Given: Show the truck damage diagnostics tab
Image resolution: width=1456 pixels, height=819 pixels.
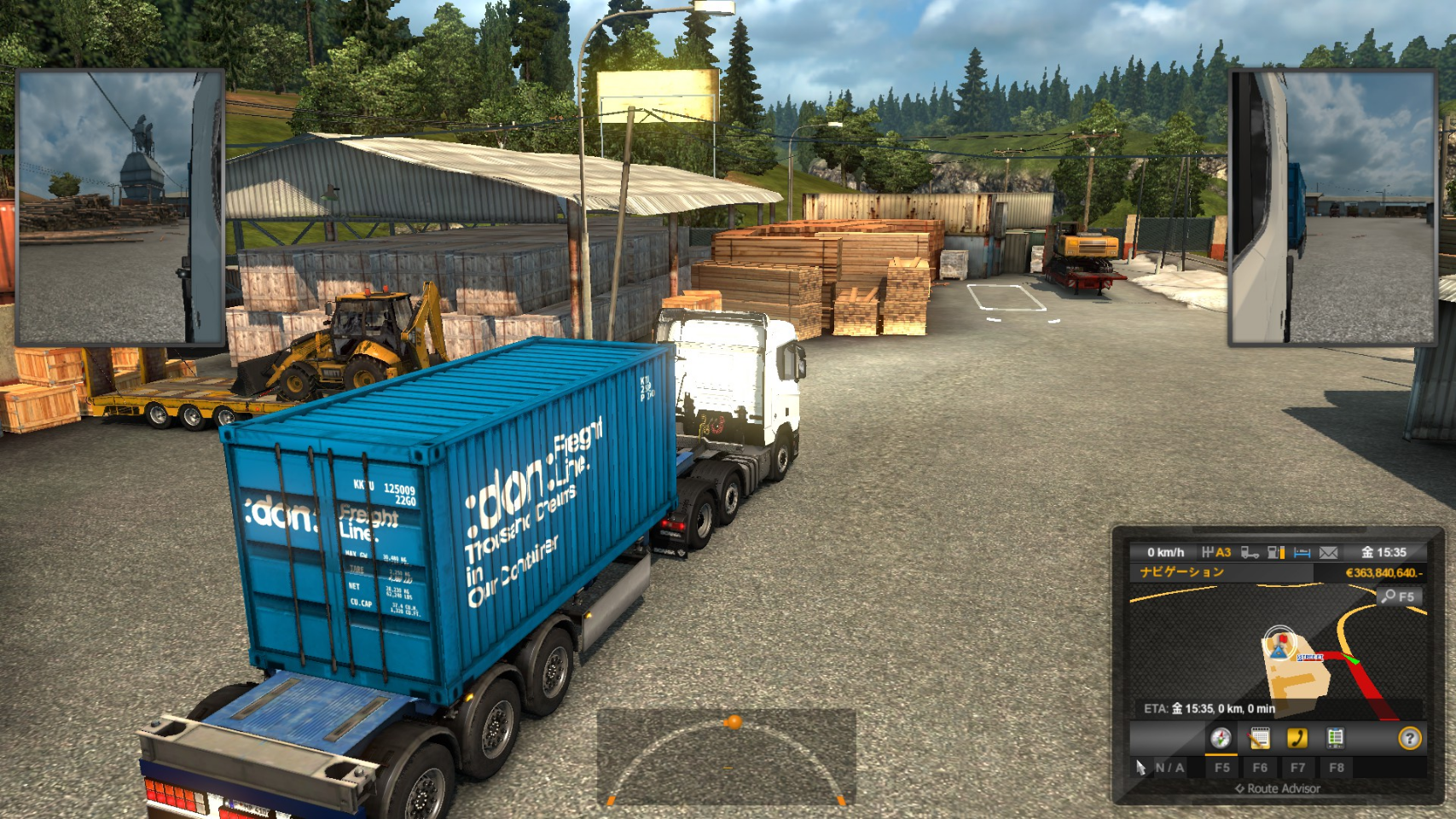Looking at the screenshot, I should point(1335,738).
